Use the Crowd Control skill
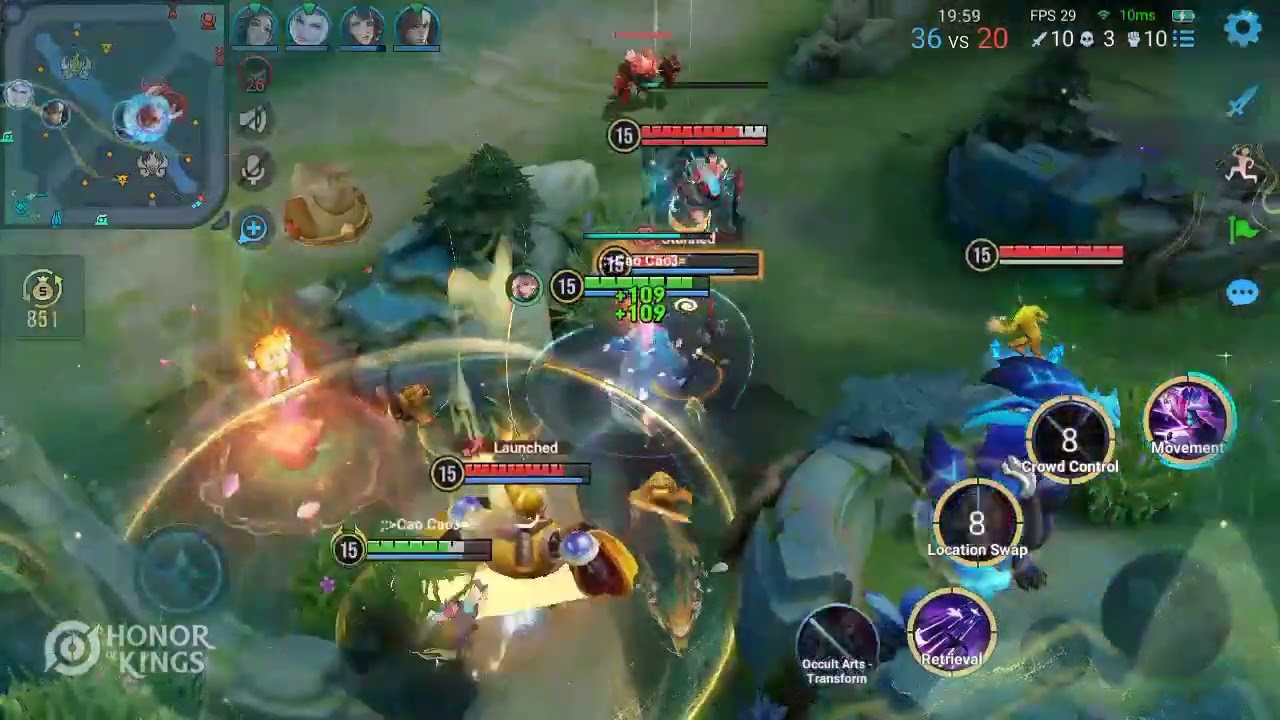 [x=1070, y=441]
